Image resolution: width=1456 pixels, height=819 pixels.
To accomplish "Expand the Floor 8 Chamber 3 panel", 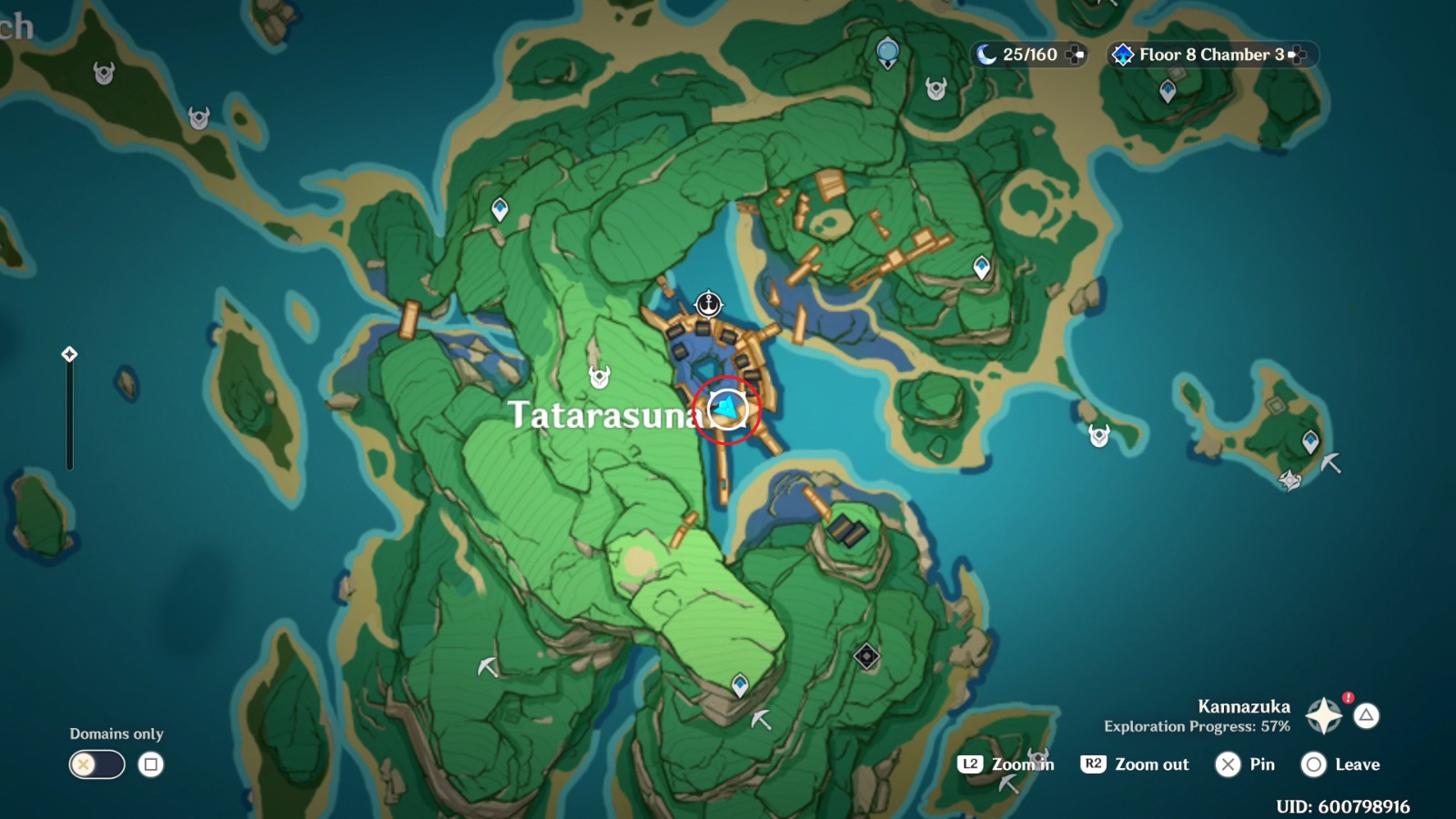I will point(1299,55).
